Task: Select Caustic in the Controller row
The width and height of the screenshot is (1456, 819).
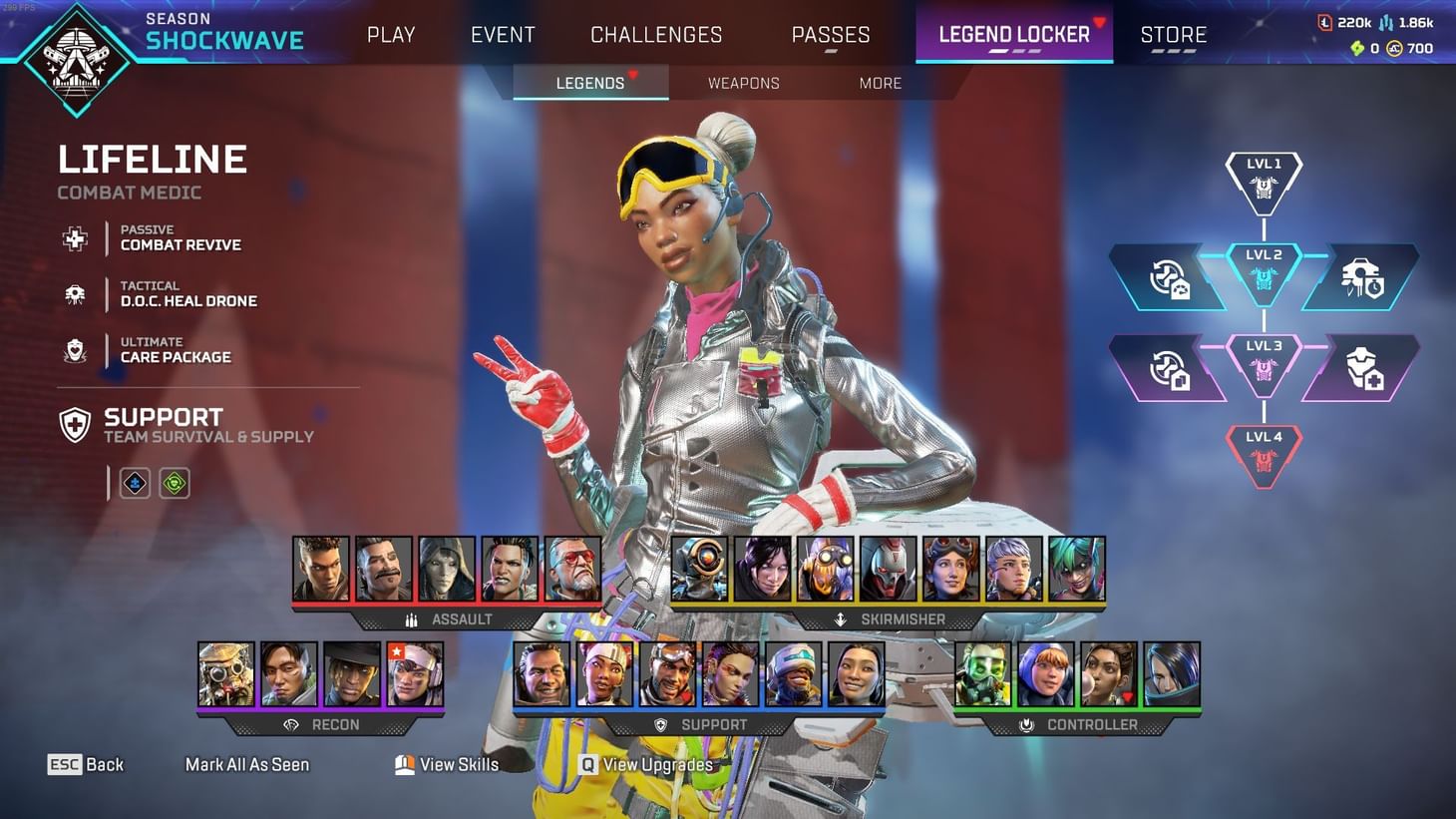Action: 983,675
